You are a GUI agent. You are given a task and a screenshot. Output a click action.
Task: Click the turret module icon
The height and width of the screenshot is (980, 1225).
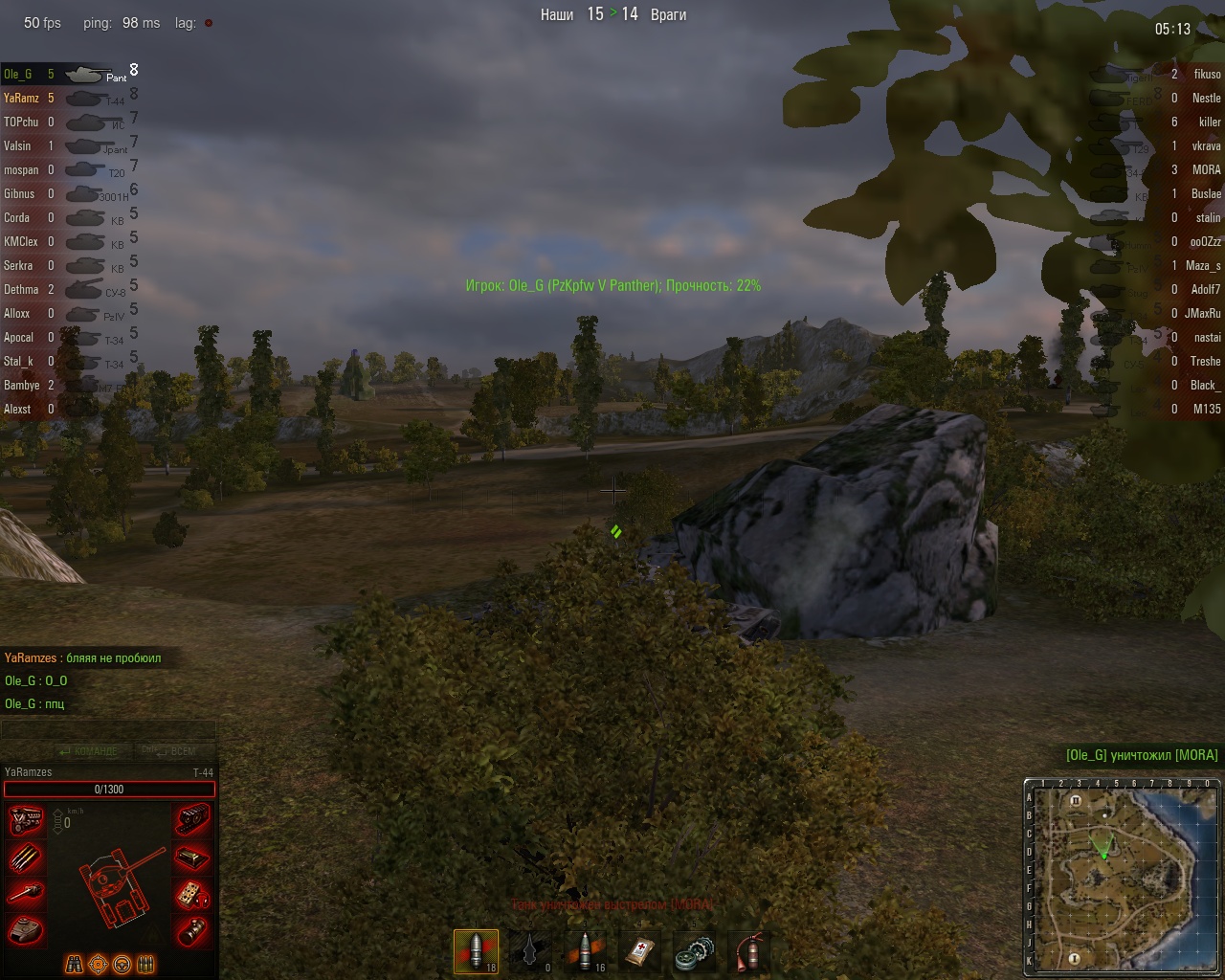(26, 929)
